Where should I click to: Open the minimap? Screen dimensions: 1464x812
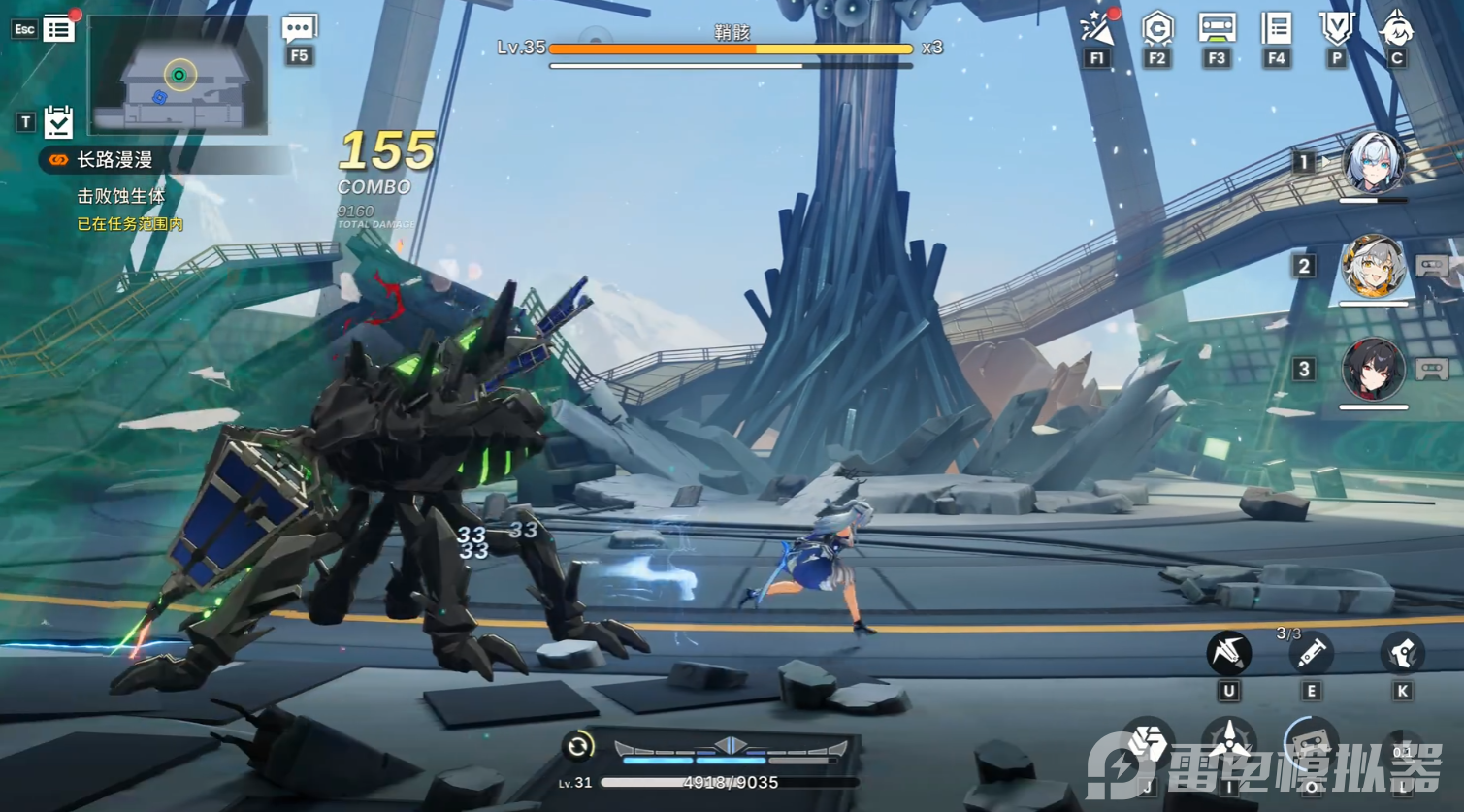click(179, 76)
